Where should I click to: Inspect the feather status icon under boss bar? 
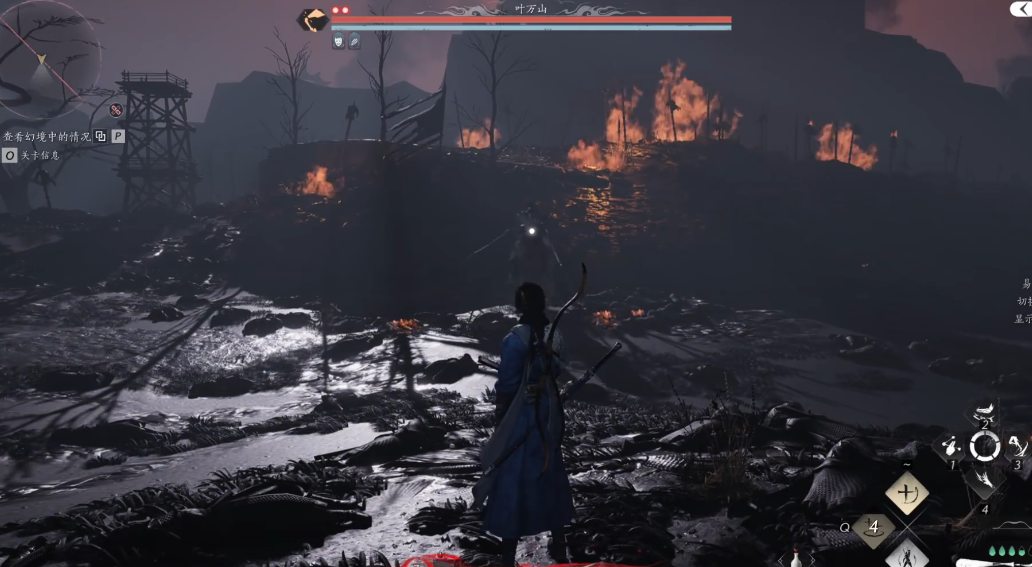(x=354, y=41)
